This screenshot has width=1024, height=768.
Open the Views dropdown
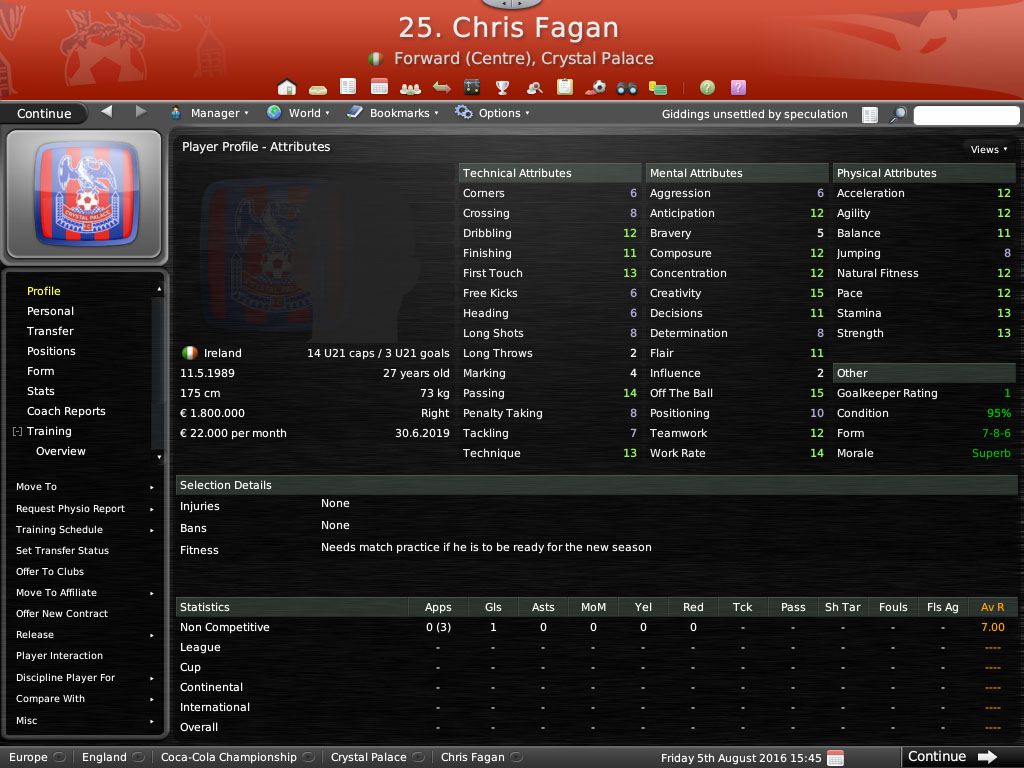988,149
